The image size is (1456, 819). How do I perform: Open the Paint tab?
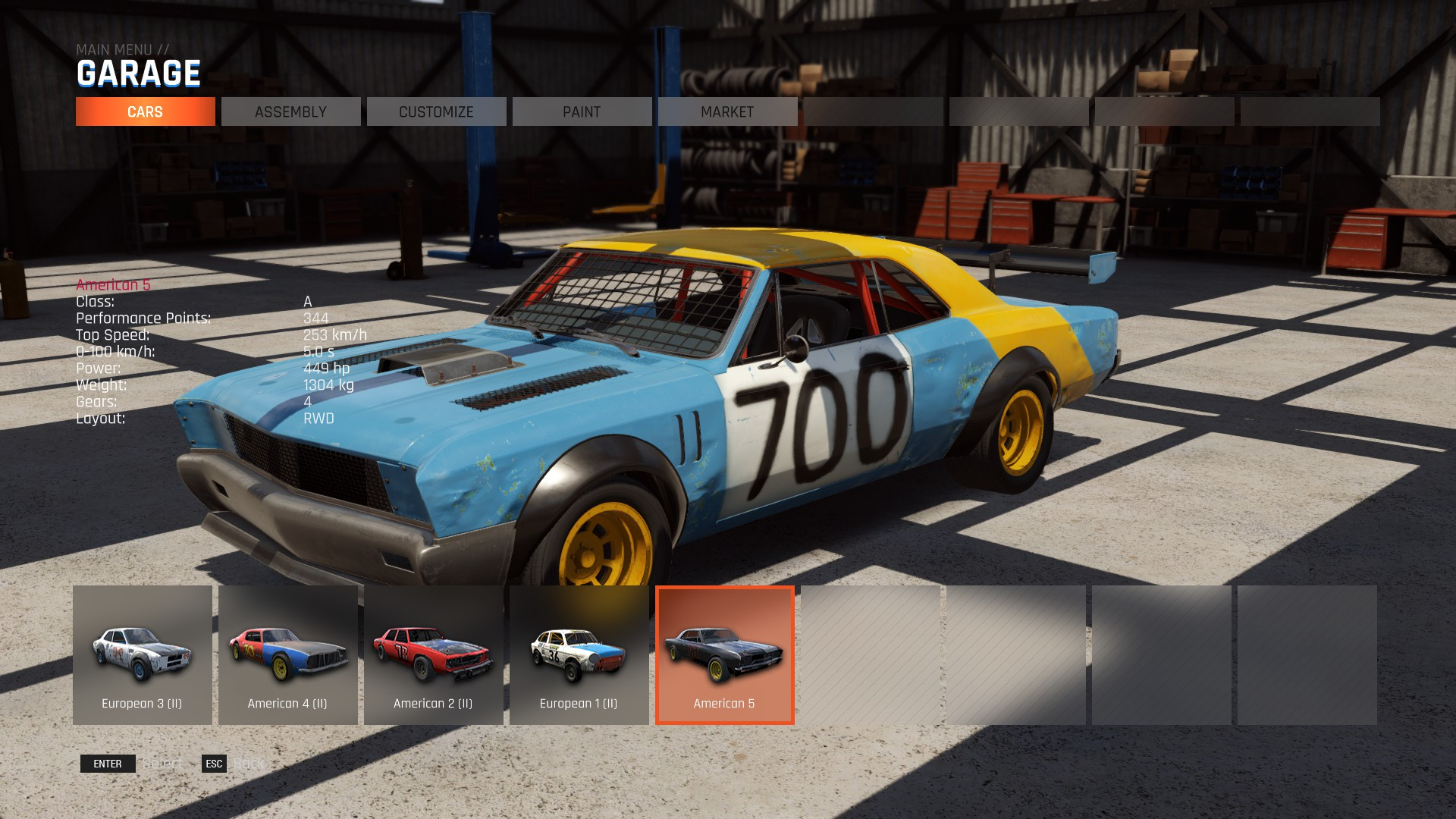(x=582, y=111)
